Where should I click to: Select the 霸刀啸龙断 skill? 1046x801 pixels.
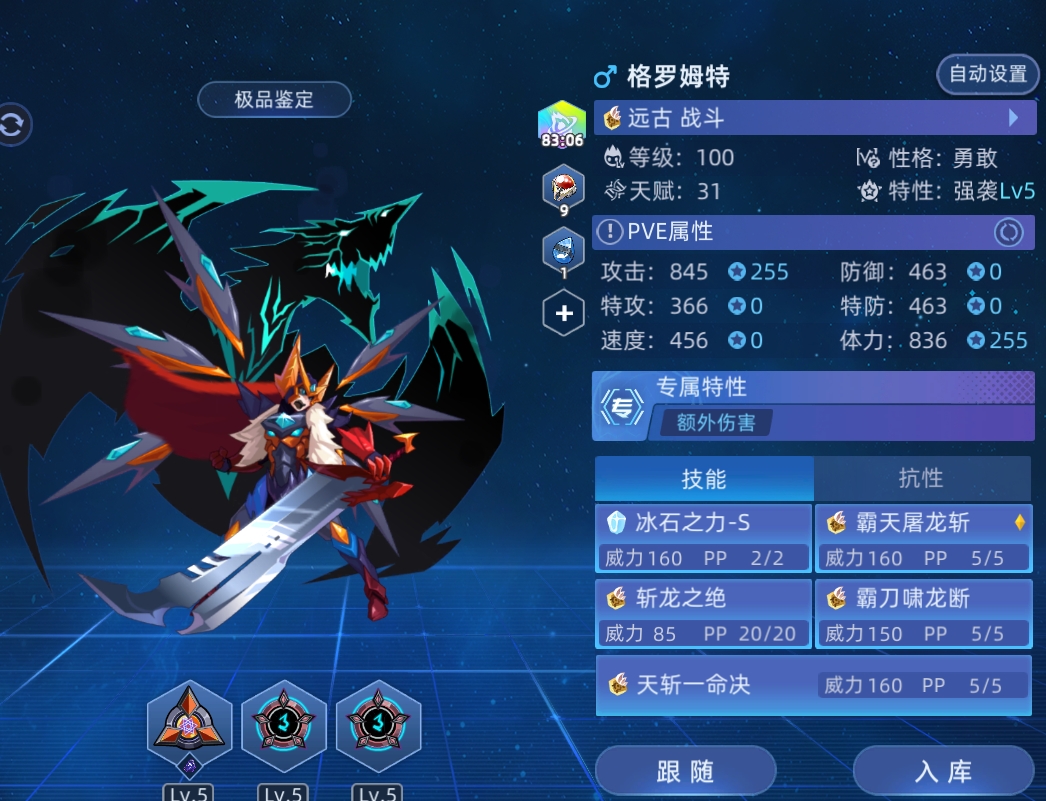coord(923,613)
